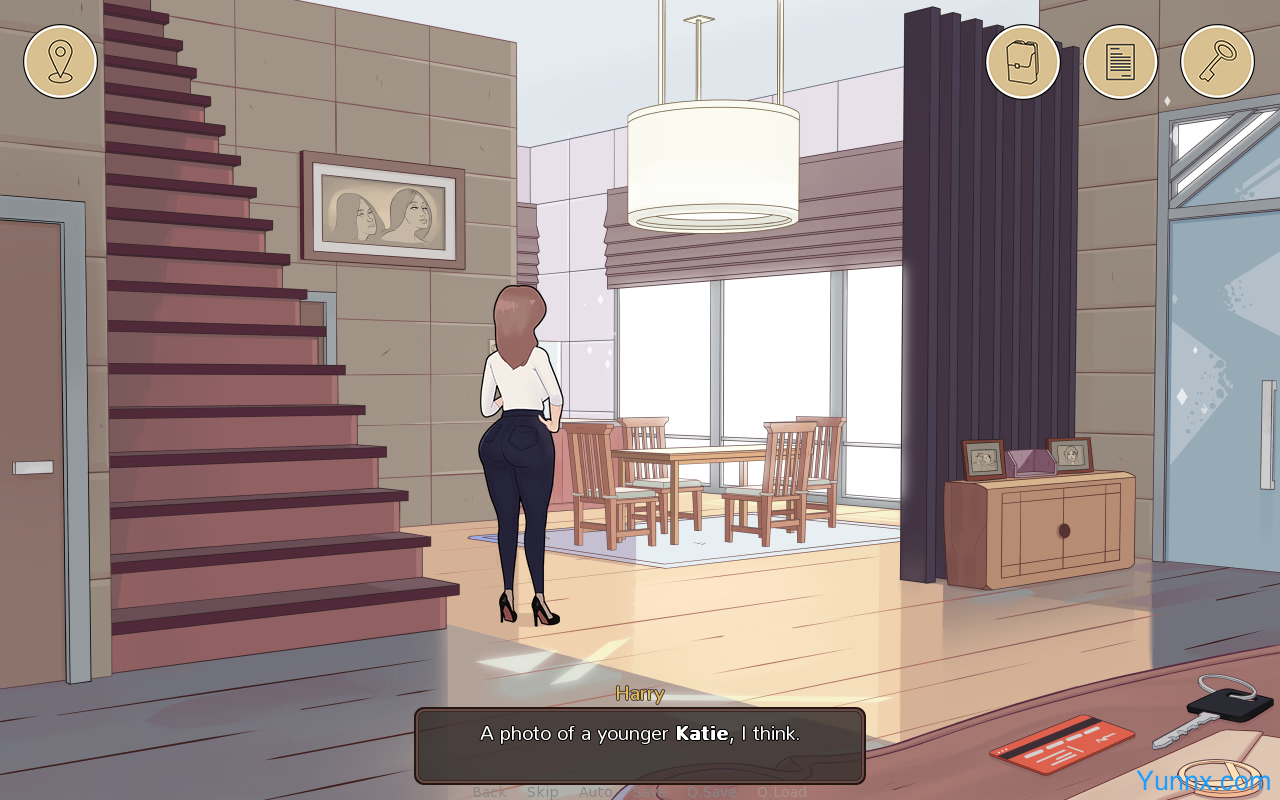This screenshot has height=800, width=1280.
Task: Advance Harry's dialogue text box
Action: pyautogui.click(x=640, y=745)
